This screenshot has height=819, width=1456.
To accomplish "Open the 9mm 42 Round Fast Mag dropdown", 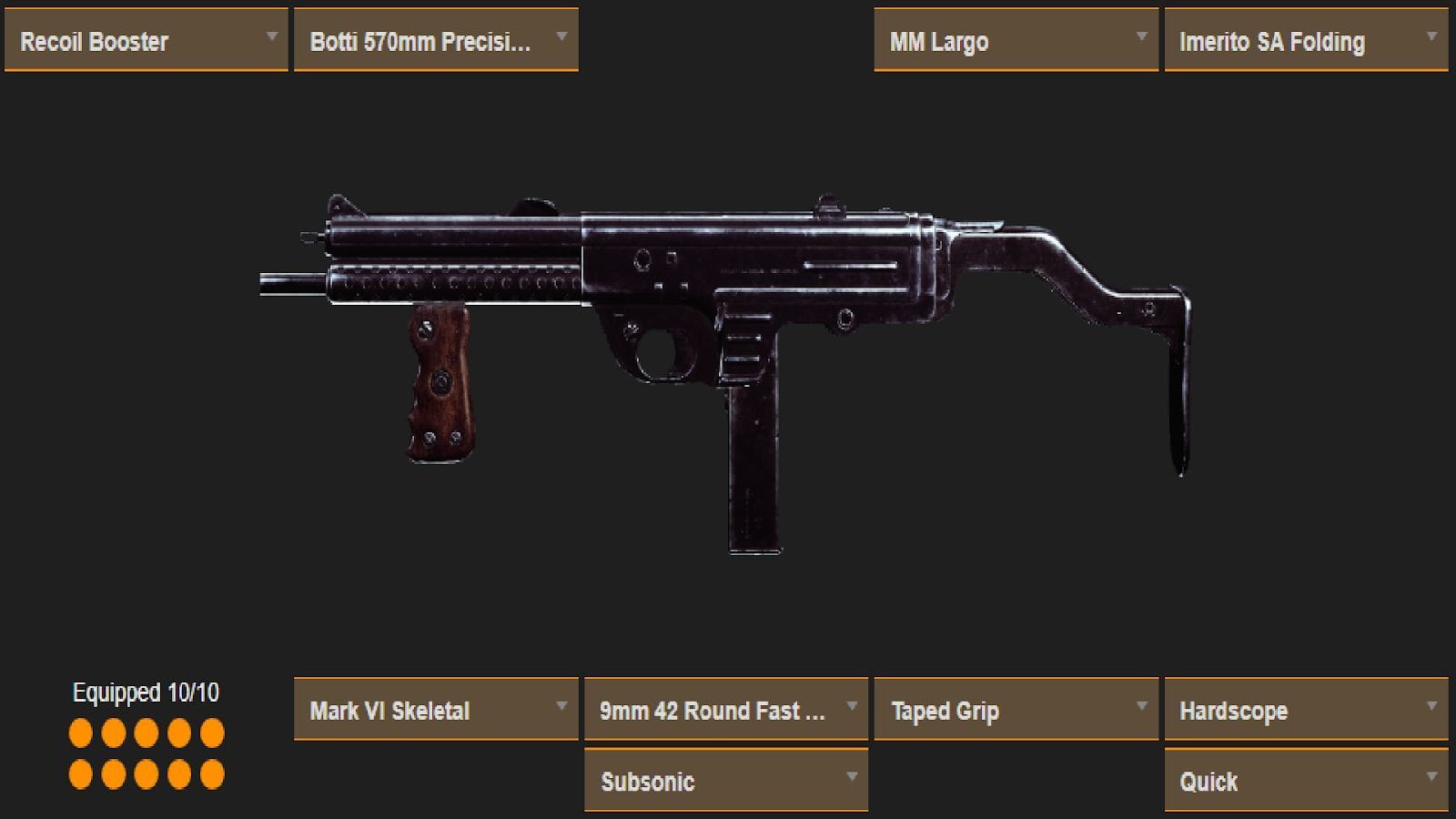I will click(x=725, y=711).
